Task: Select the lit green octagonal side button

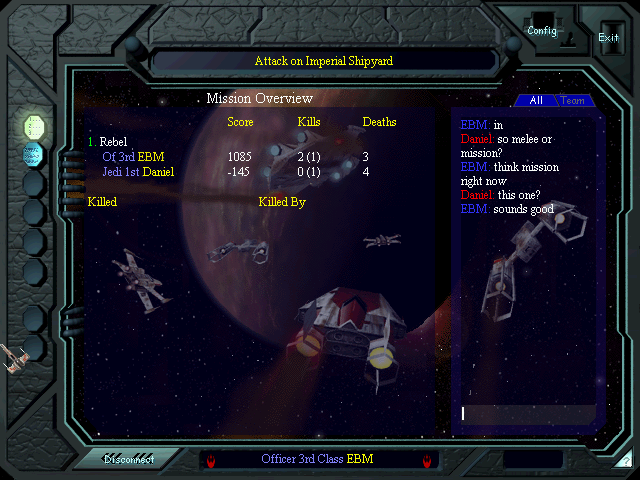Action: [x=34, y=126]
